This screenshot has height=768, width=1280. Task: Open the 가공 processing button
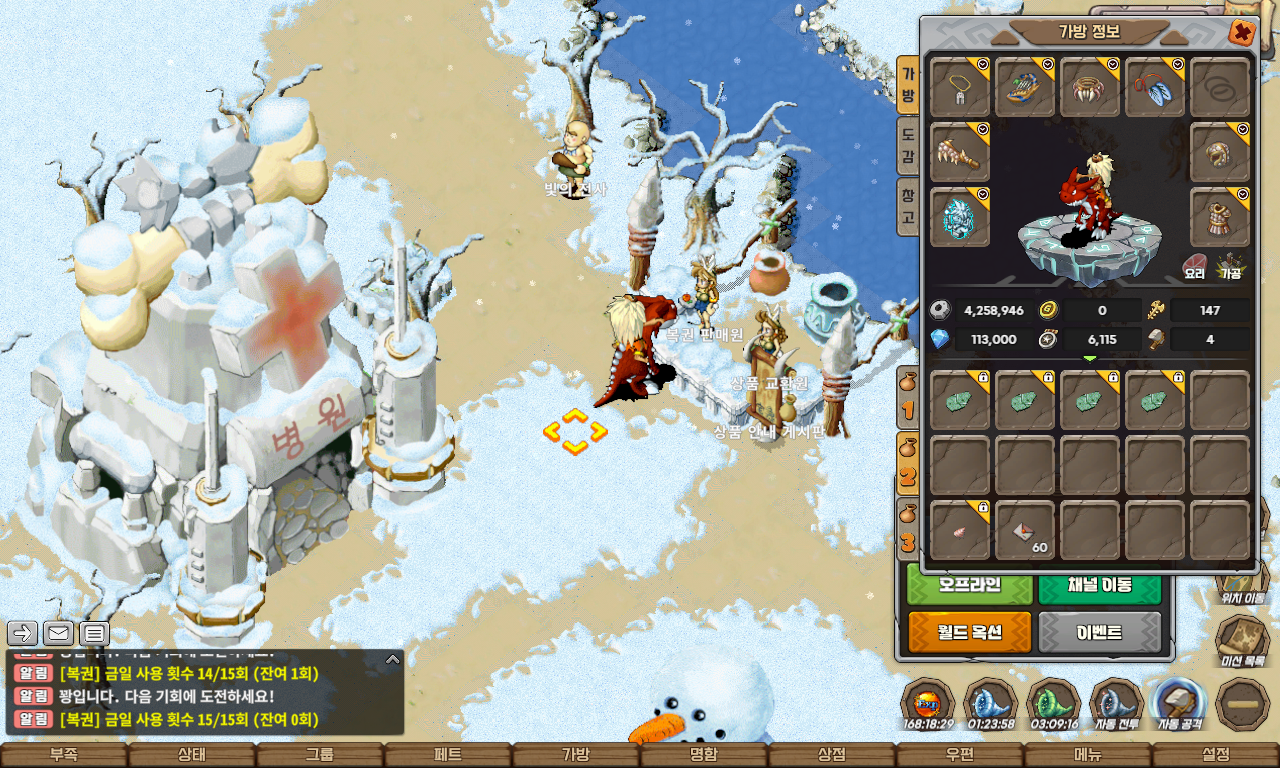point(1230,265)
